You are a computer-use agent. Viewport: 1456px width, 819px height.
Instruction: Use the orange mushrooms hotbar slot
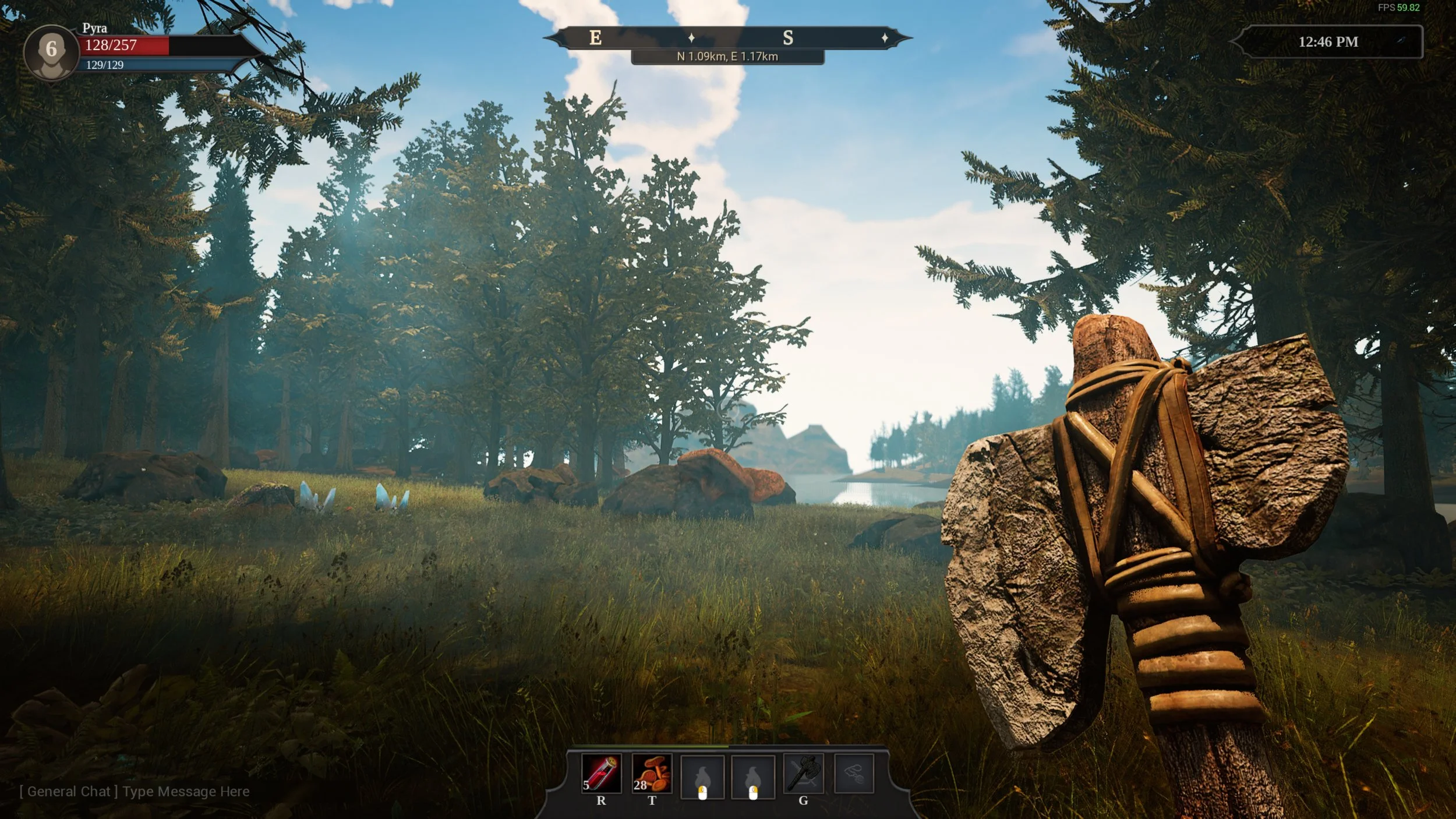pos(652,774)
